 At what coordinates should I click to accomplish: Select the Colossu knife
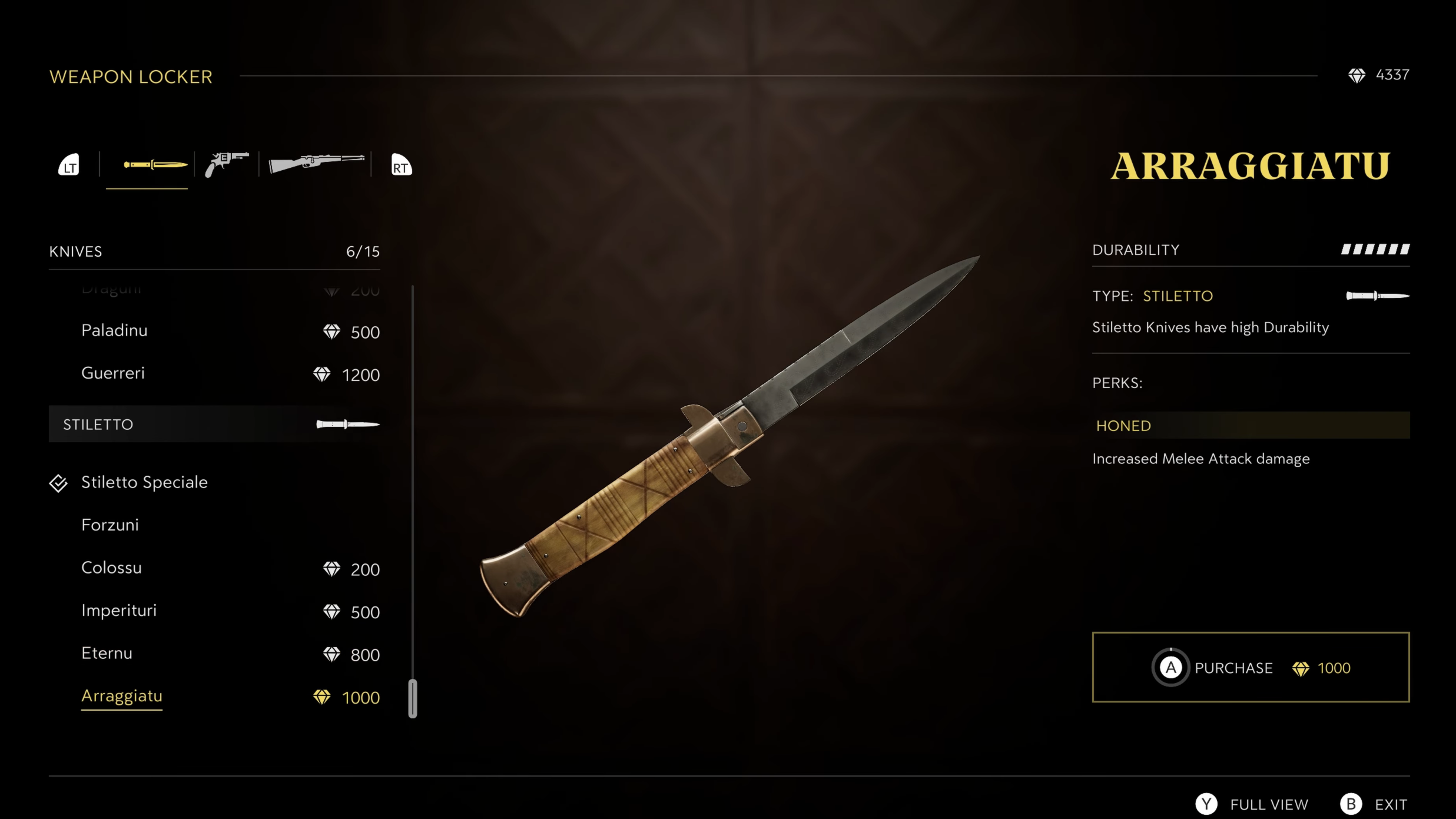pyautogui.click(x=111, y=568)
